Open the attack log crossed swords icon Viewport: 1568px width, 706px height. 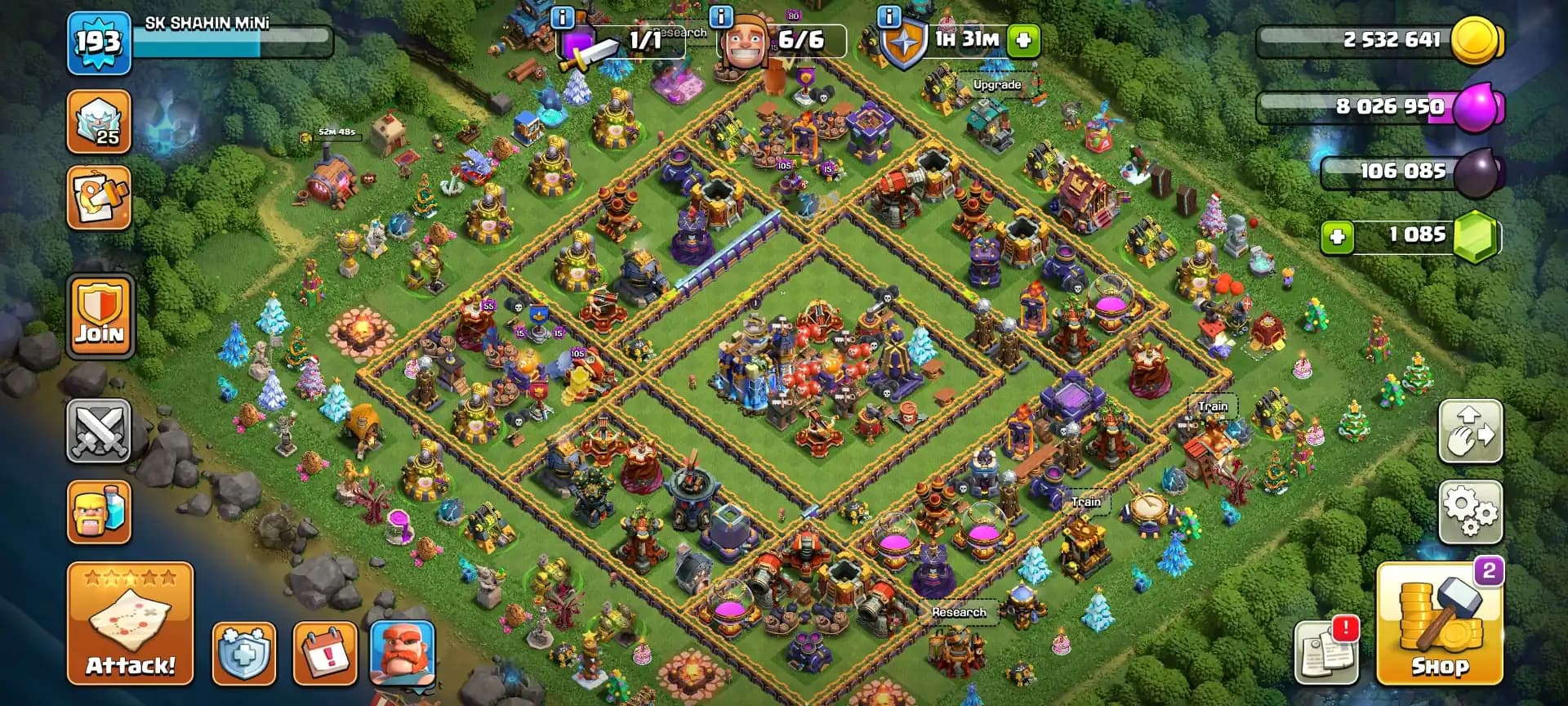(99, 431)
